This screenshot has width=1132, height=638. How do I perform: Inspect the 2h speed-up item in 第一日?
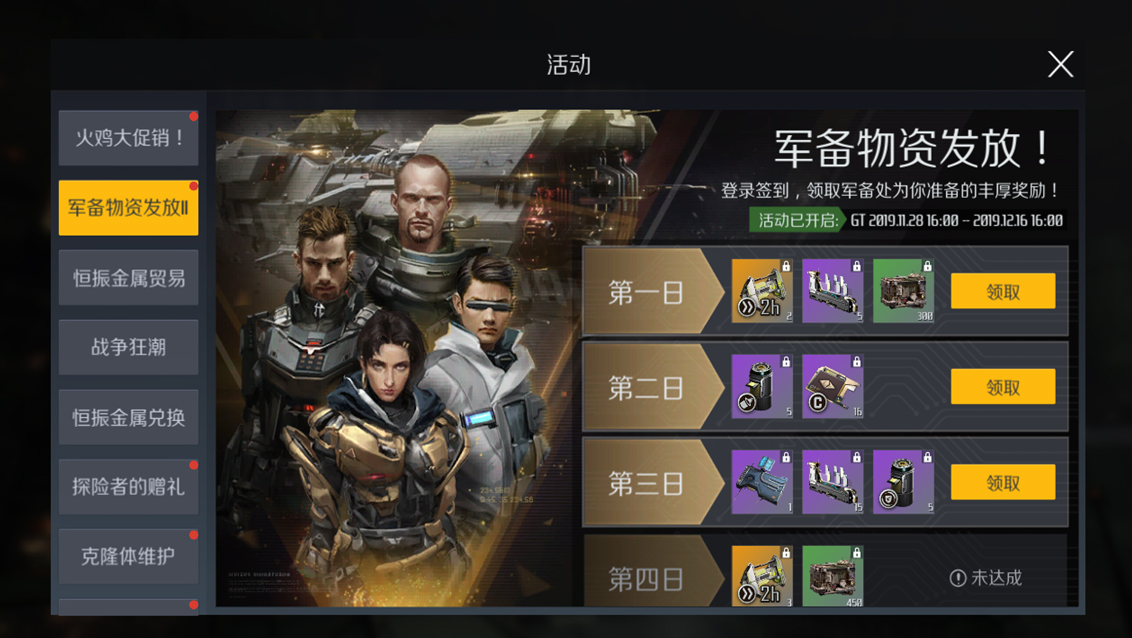point(762,291)
